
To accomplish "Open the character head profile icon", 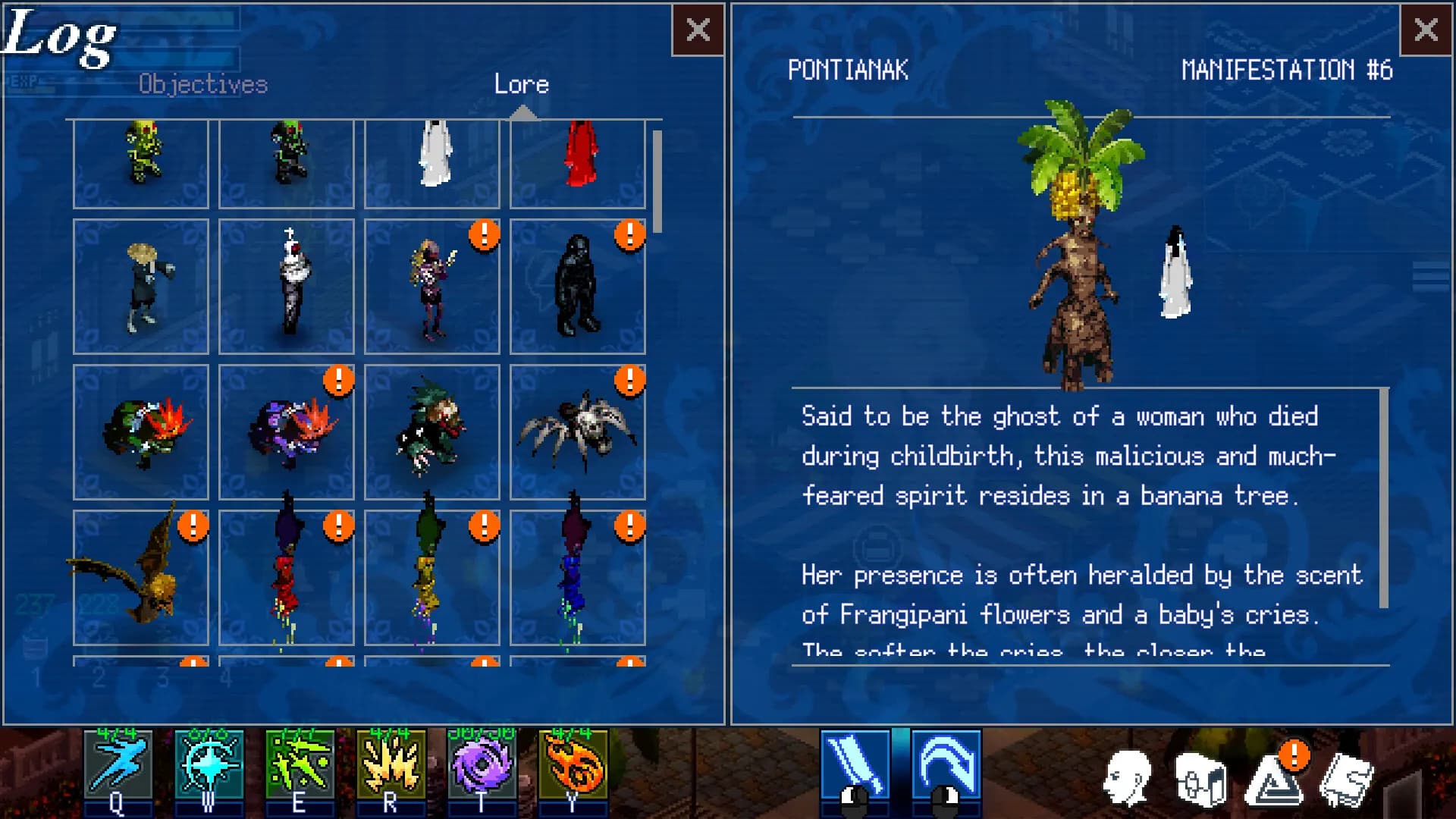I will [1128, 778].
